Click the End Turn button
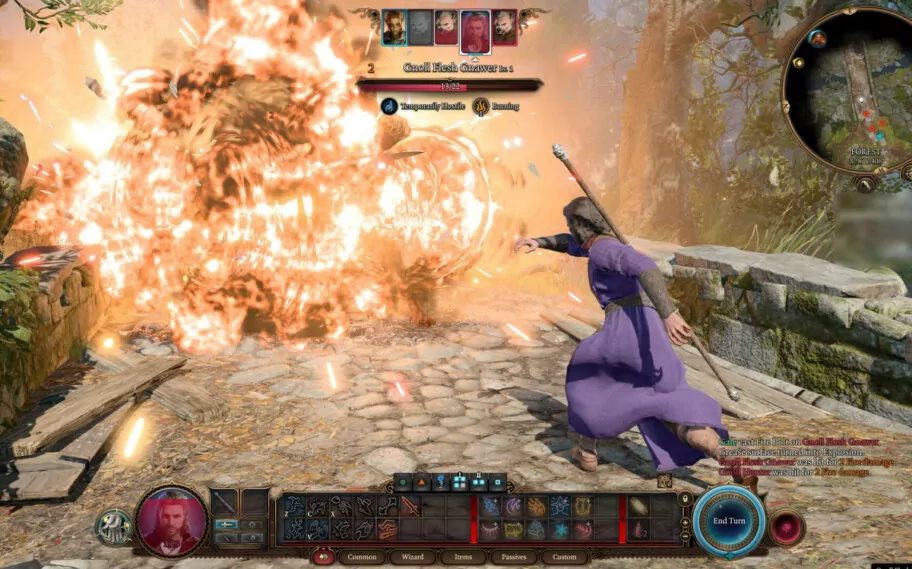Screen dimensions: 912x569 (x=728, y=519)
